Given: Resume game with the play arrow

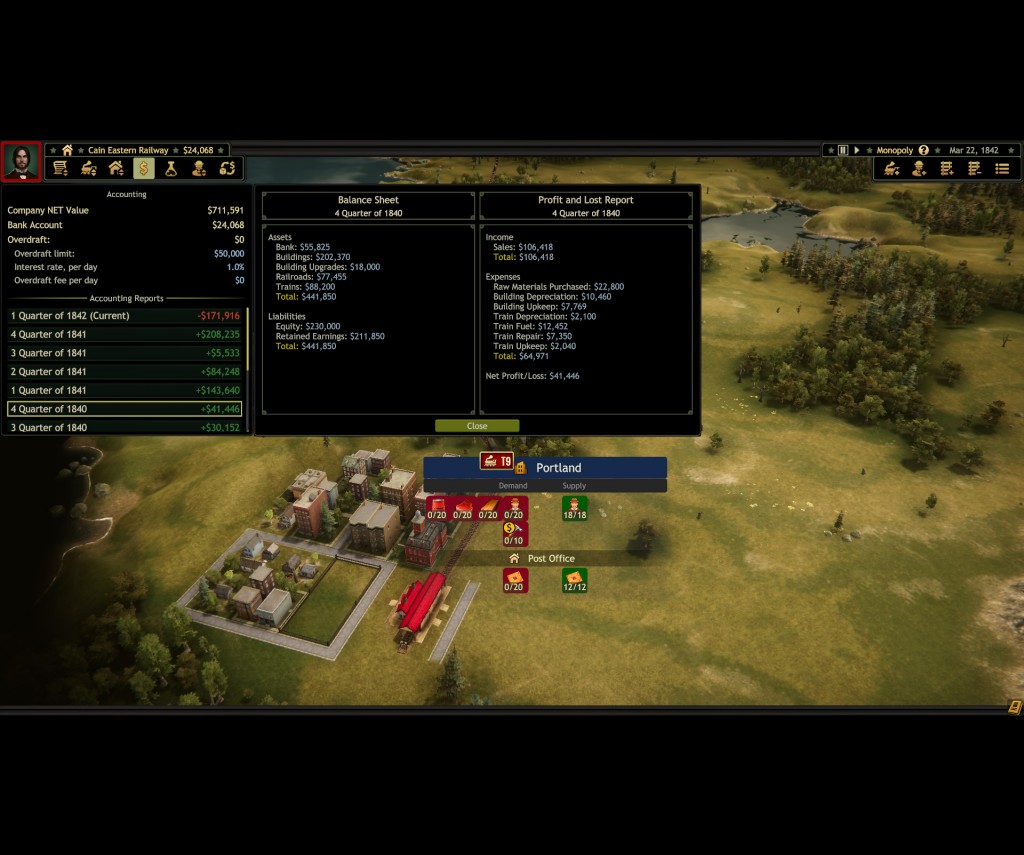Looking at the screenshot, I should click(856, 150).
